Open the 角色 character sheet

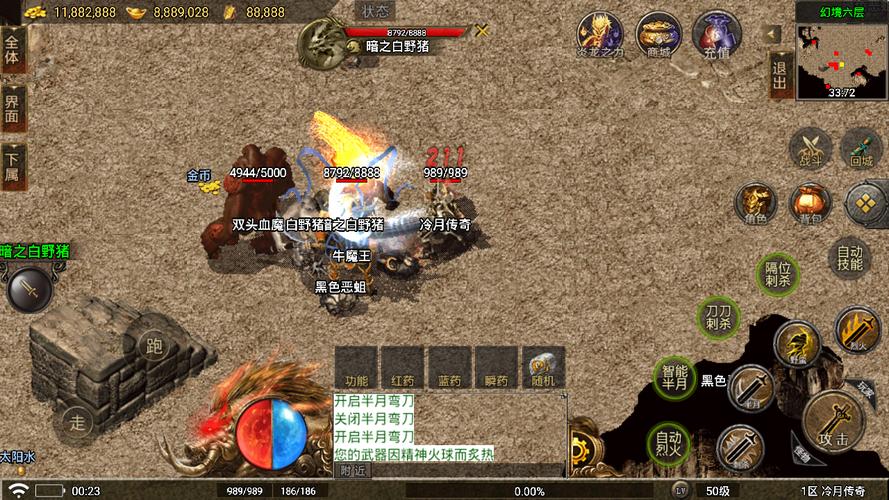pos(755,203)
